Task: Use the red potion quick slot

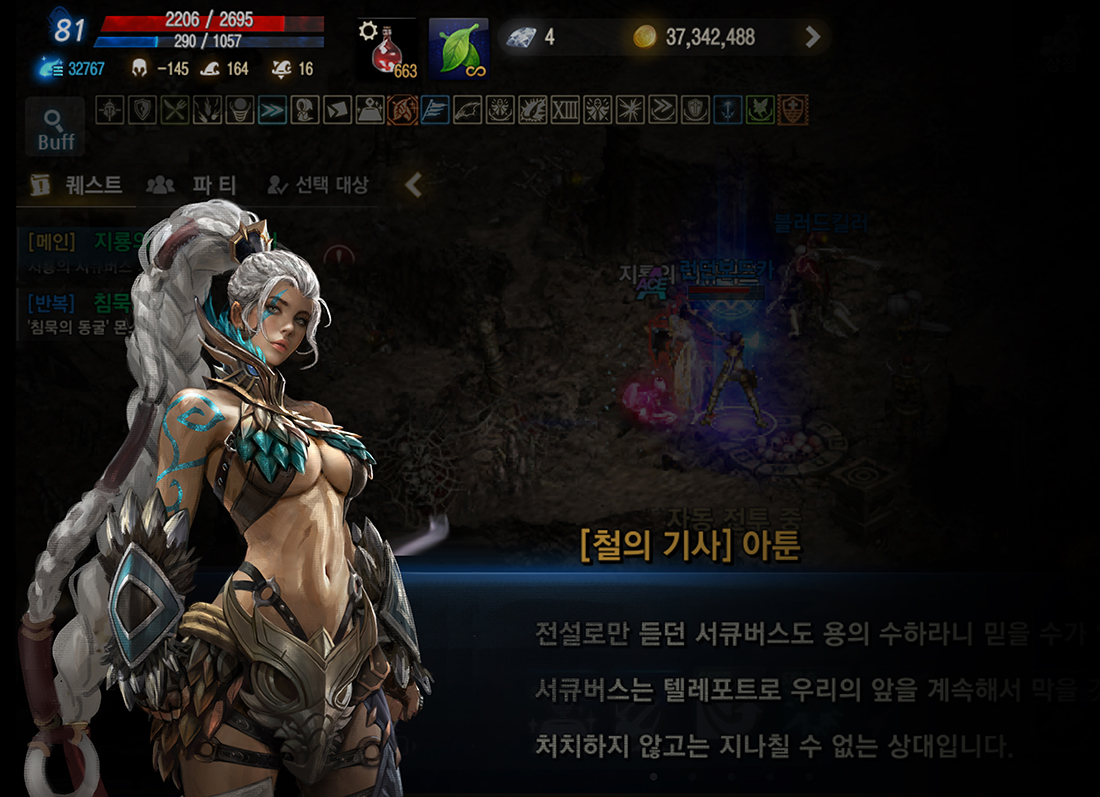Action: pyautogui.click(x=388, y=49)
